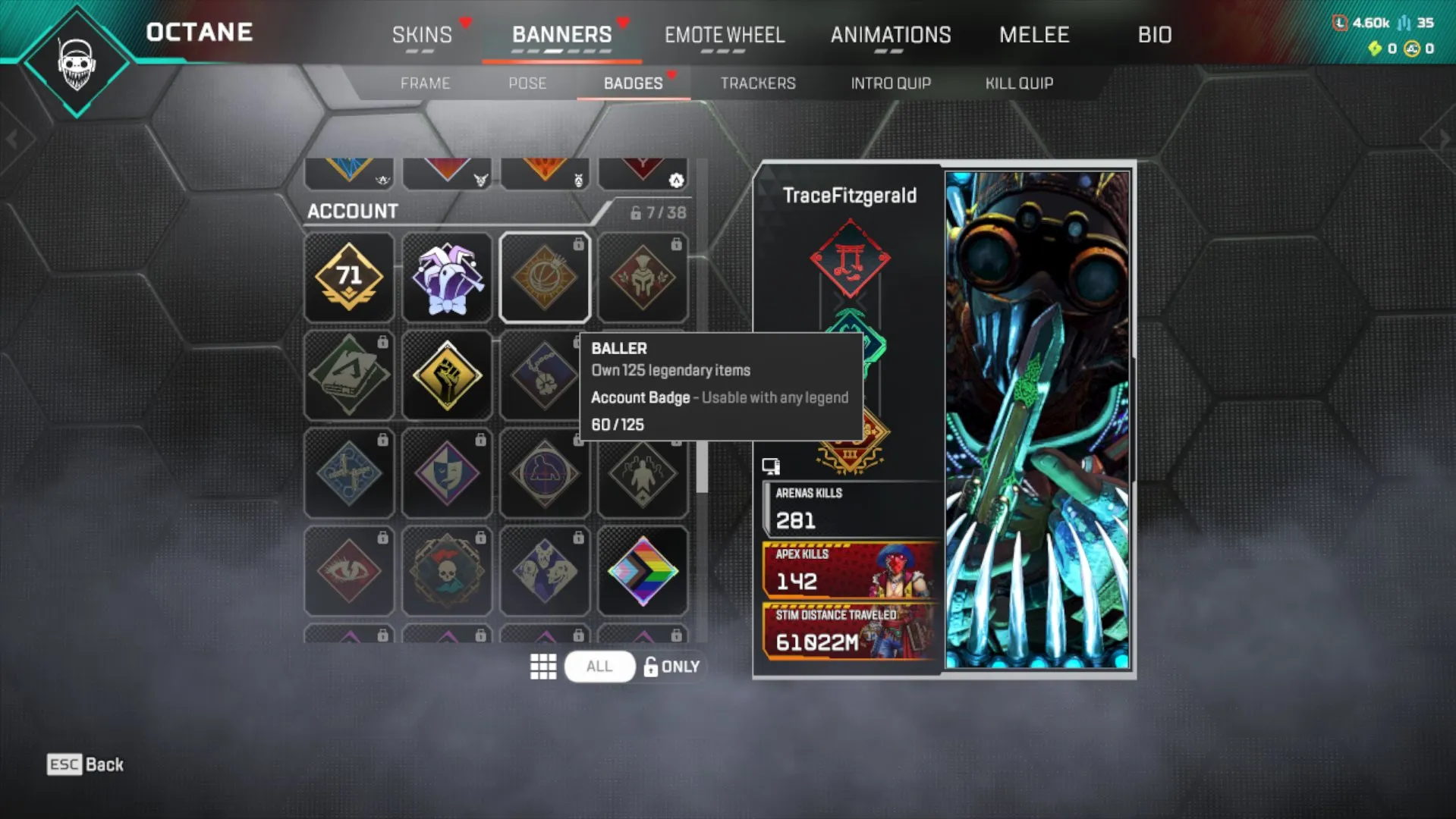The image size is (1456, 819).
Task: Click the skull and flags badge
Action: click(x=447, y=570)
